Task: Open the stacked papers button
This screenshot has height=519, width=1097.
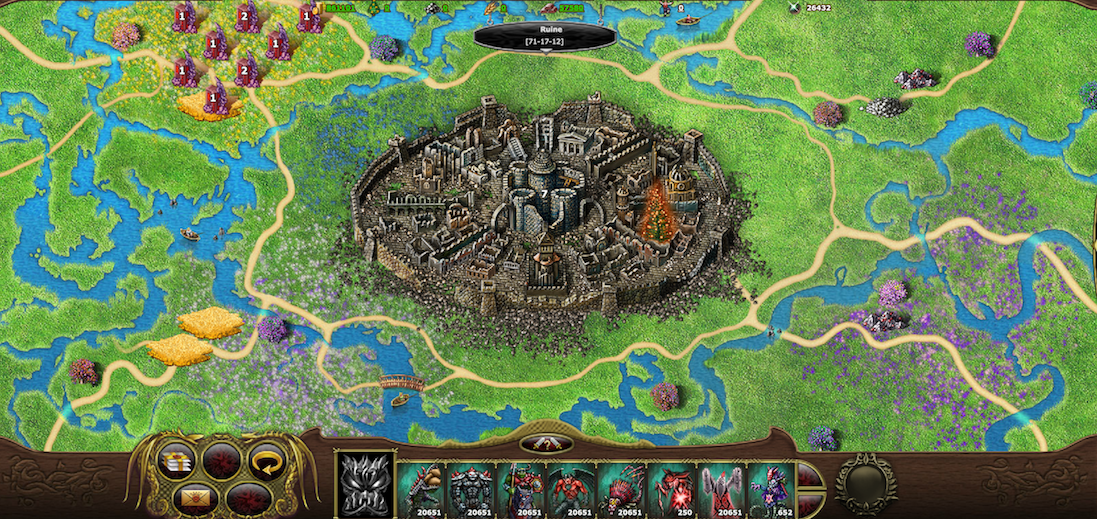Action: coord(176,460)
